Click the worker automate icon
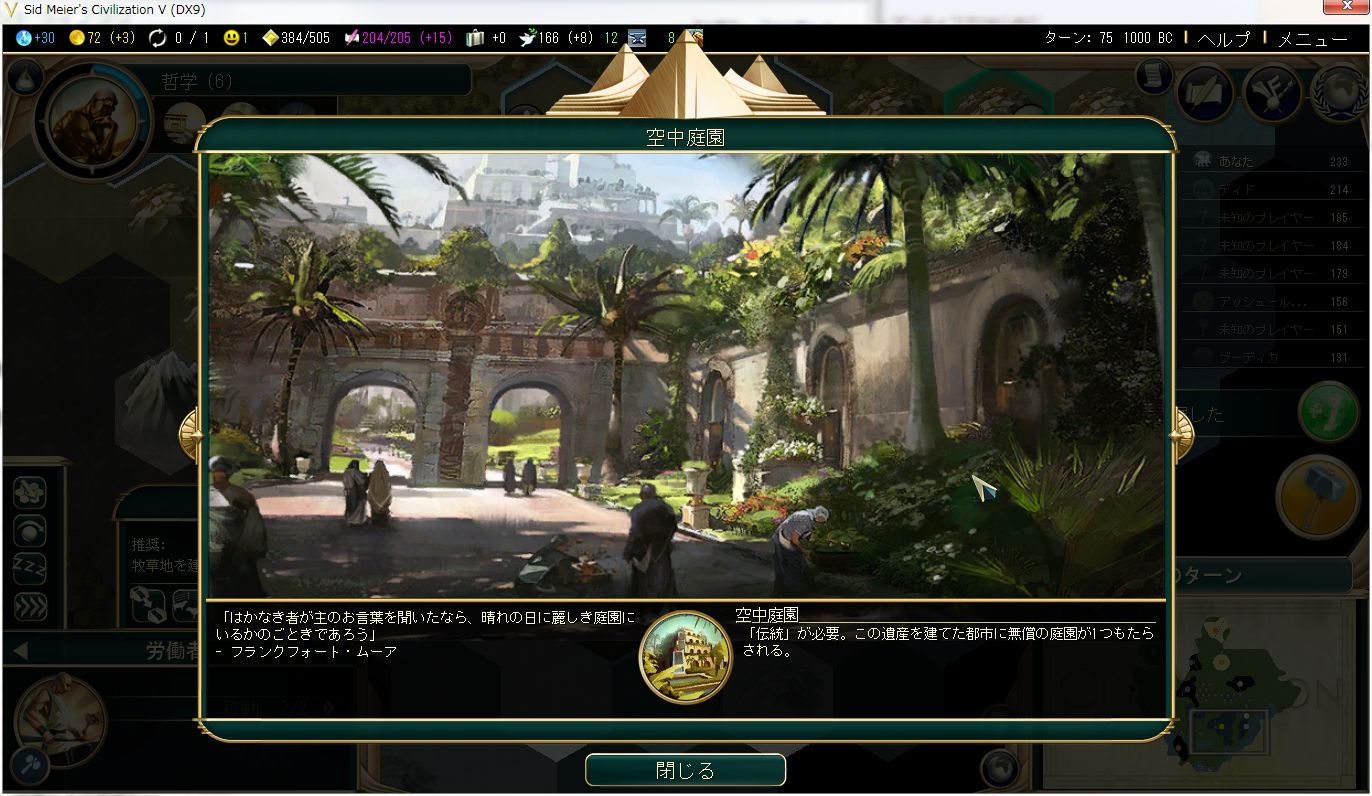The height and width of the screenshot is (796, 1372). click(27, 530)
